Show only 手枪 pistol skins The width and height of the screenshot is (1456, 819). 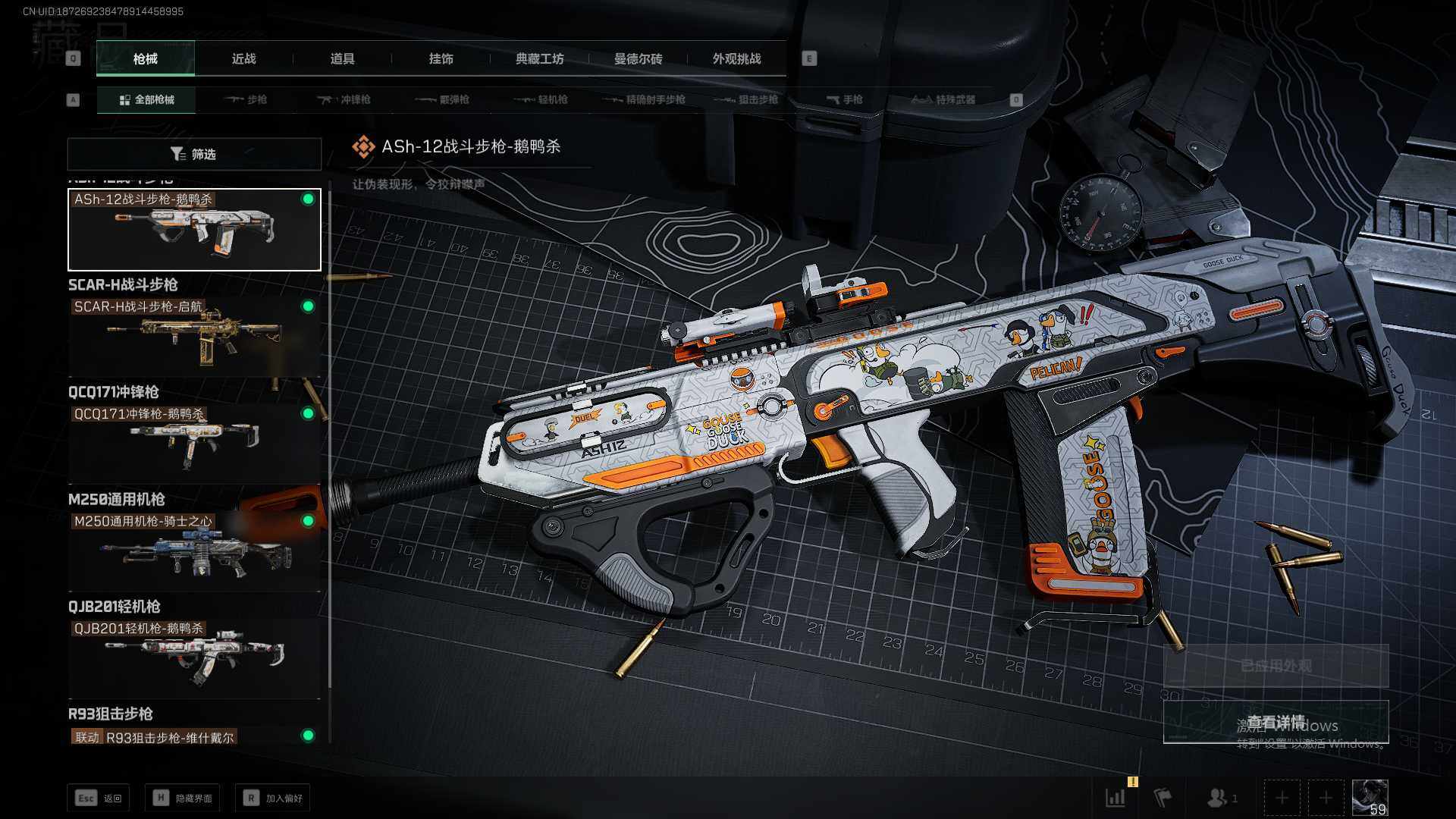tap(845, 99)
